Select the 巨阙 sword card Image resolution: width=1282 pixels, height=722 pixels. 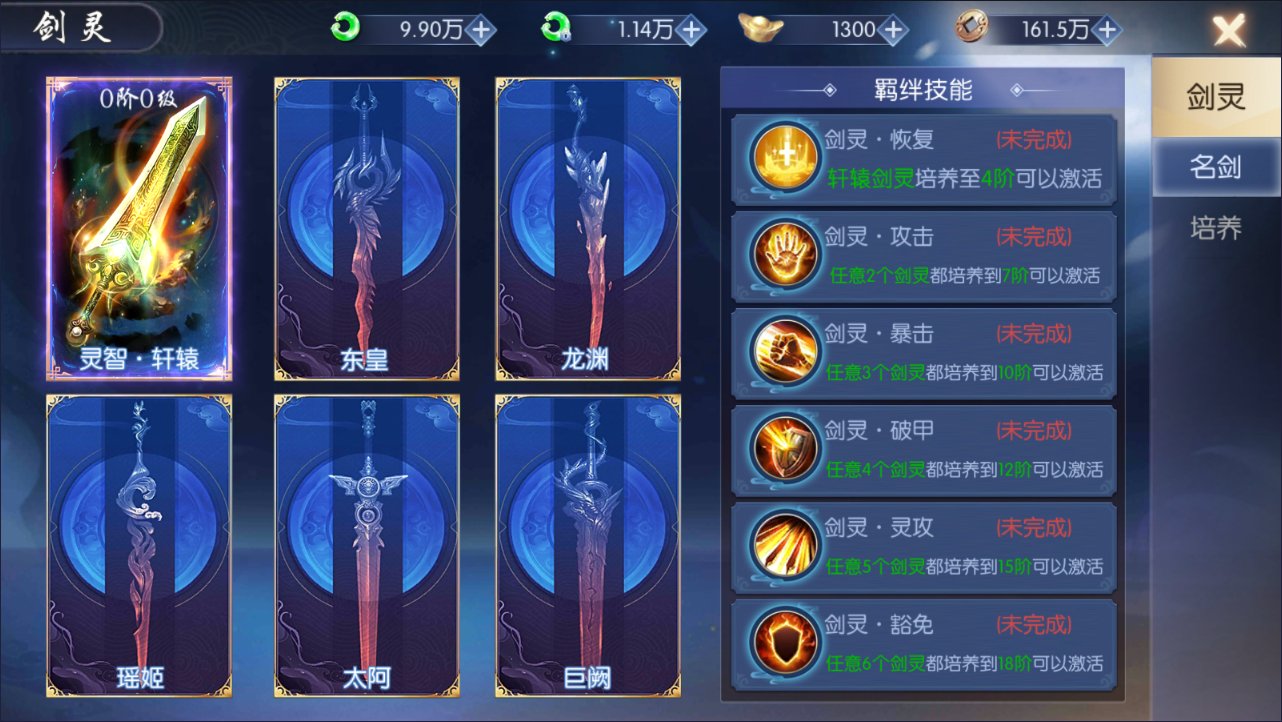pos(588,545)
